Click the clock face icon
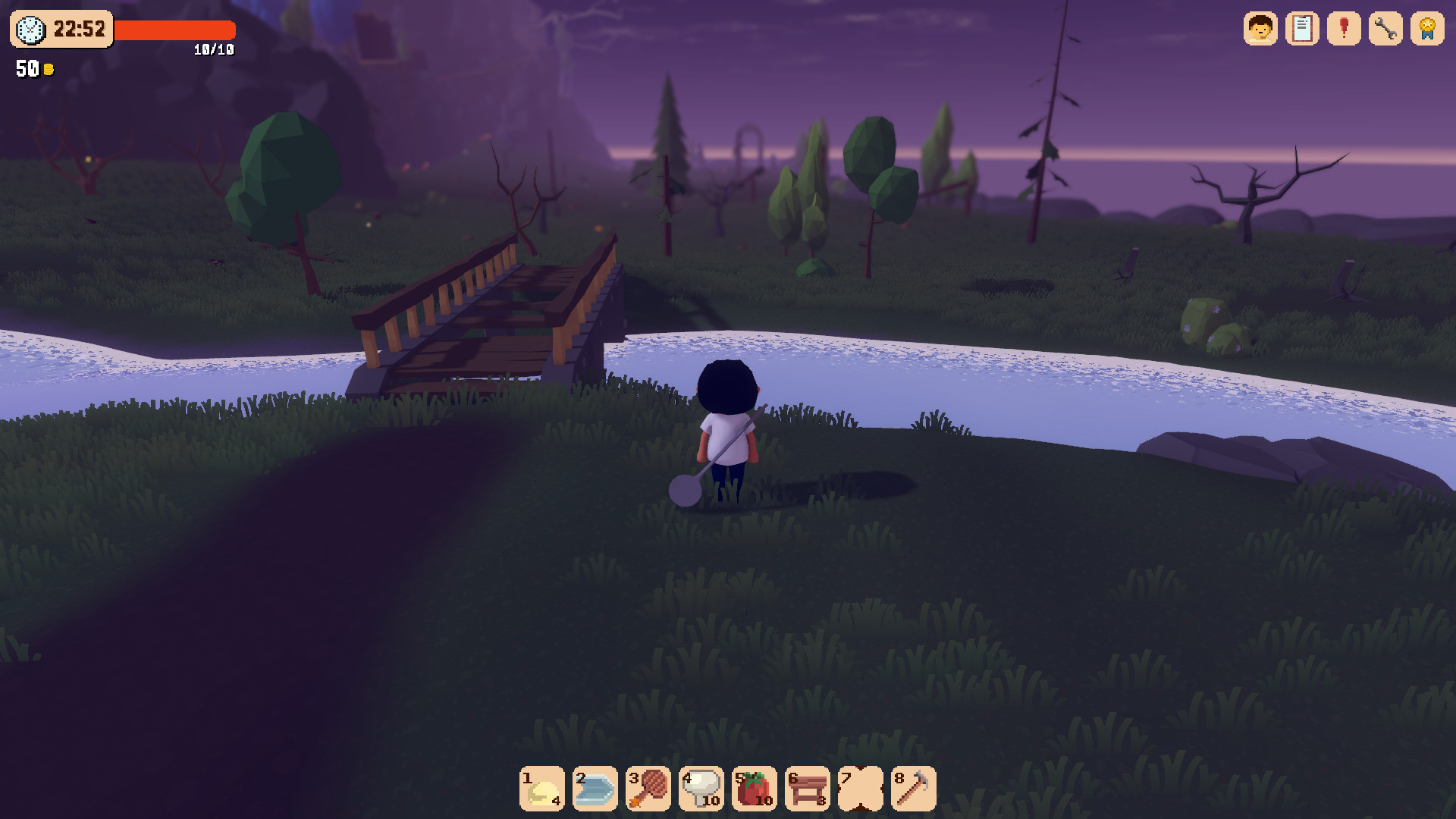Screen dimensions: 1456x819 pyautogui.click(x=29, y=29)
